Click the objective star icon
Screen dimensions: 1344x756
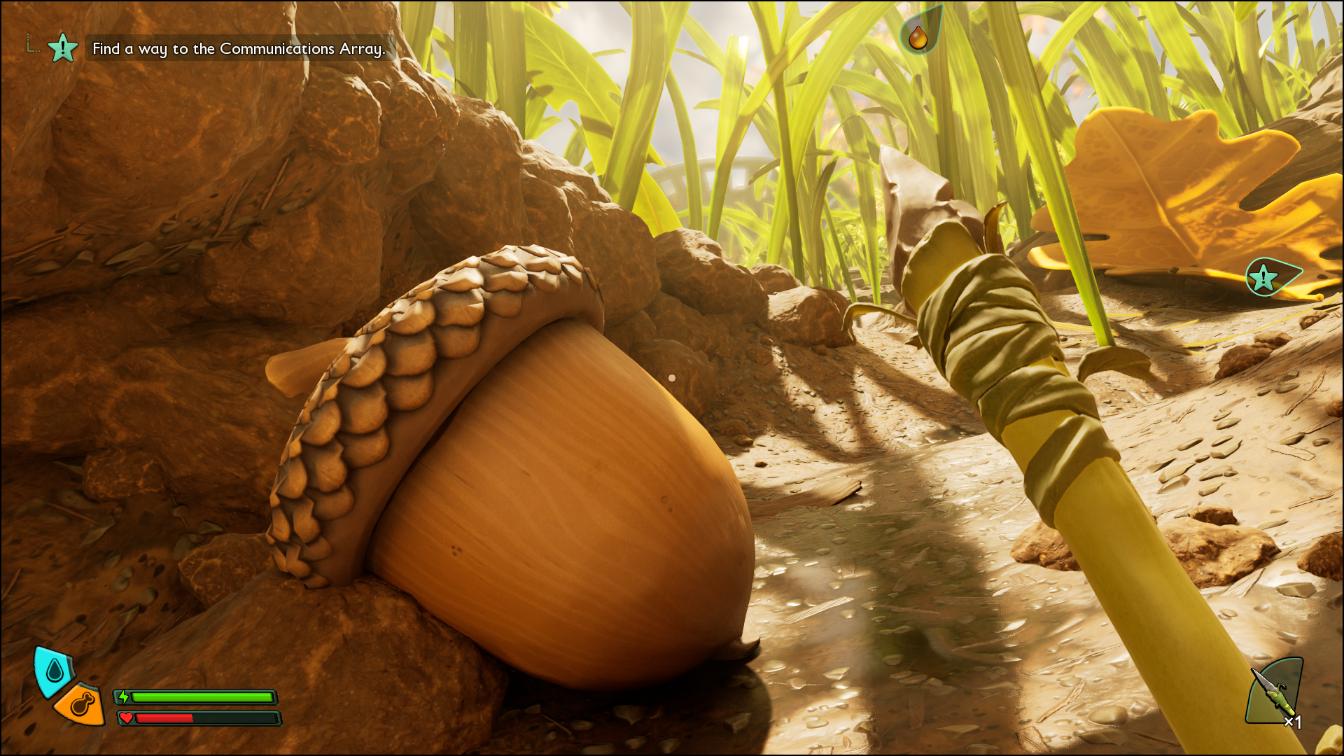click(63, 46)
